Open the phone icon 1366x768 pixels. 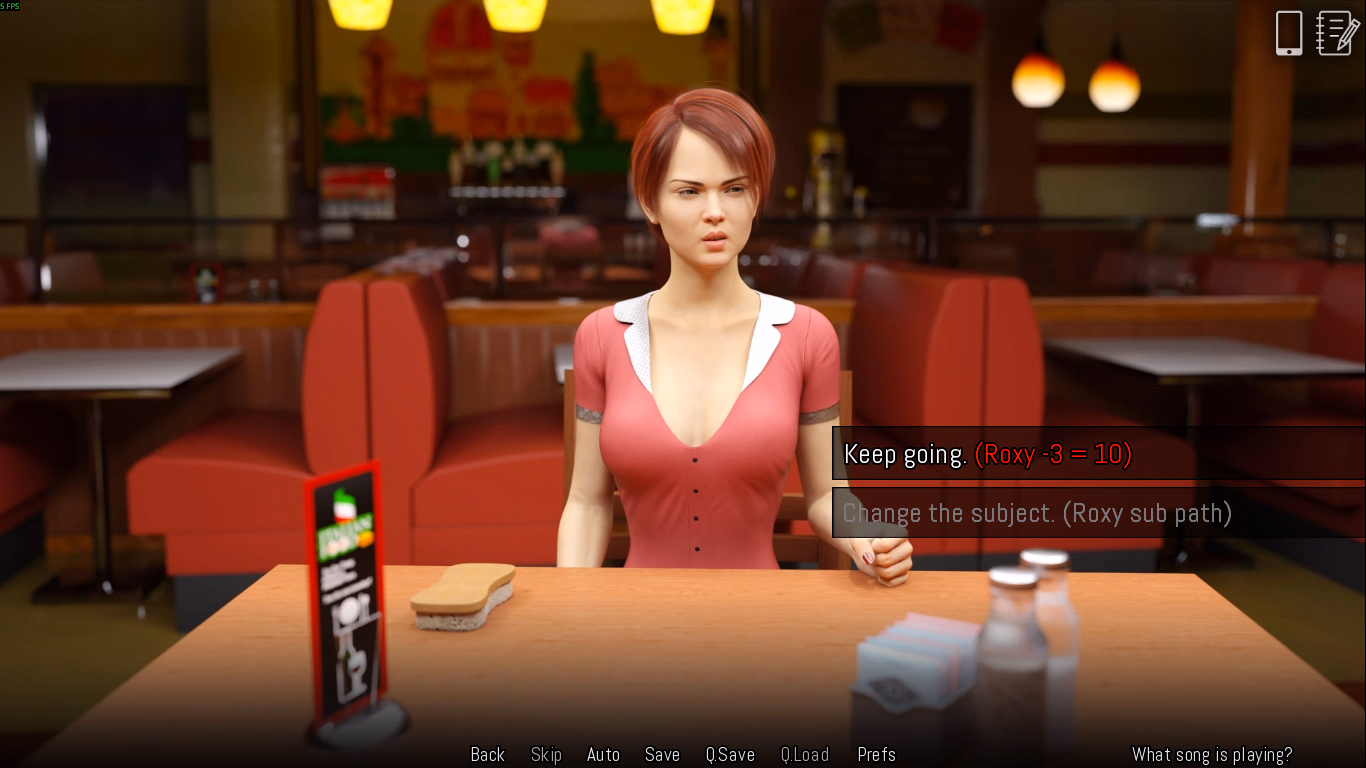tap(1289, 33)
